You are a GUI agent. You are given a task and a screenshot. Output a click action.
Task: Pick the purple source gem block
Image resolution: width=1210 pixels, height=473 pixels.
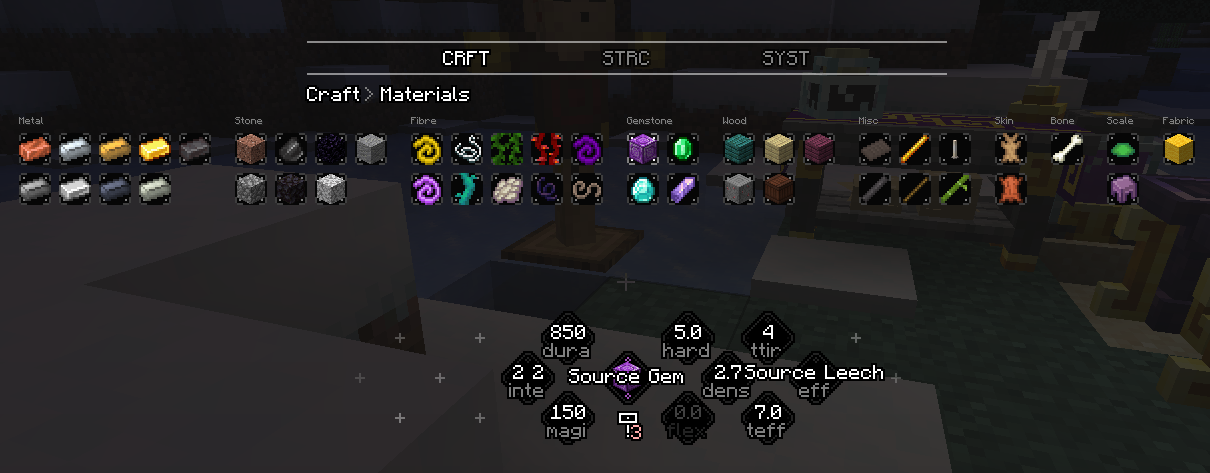tap(643, 150)
